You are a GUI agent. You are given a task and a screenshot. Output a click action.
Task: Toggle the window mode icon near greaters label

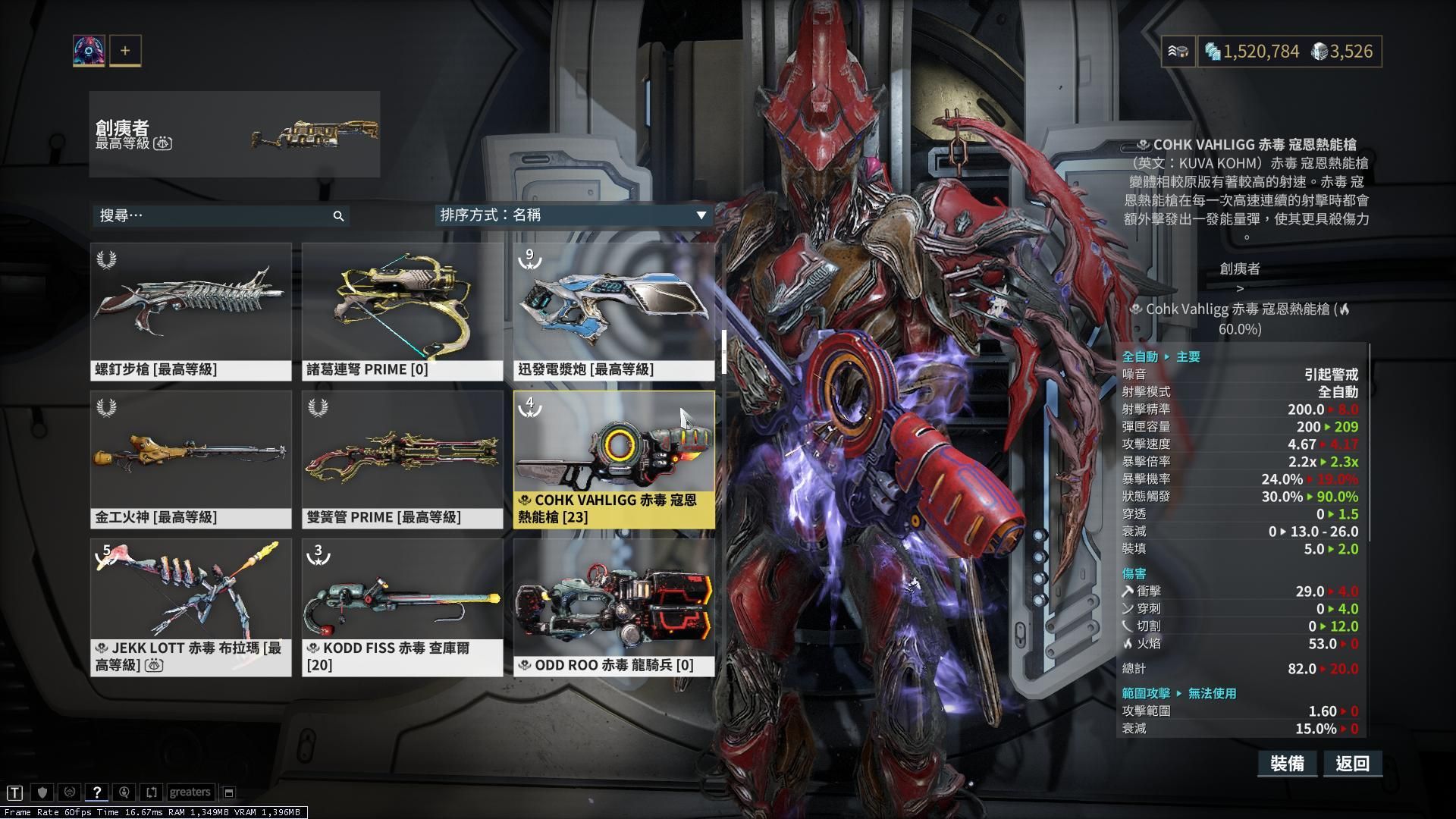(x=228, y=792)
